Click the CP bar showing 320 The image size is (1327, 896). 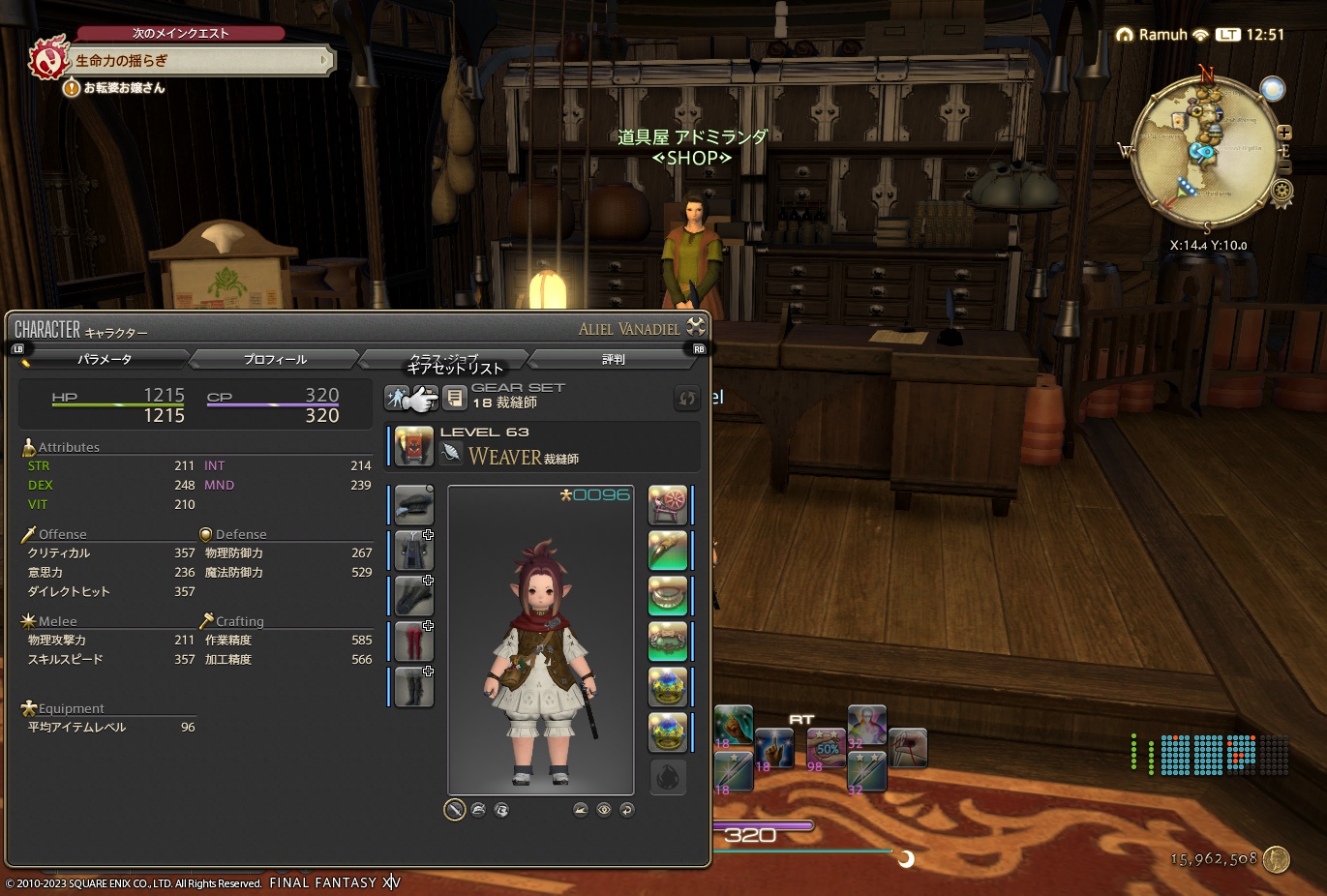click(273, 404)
